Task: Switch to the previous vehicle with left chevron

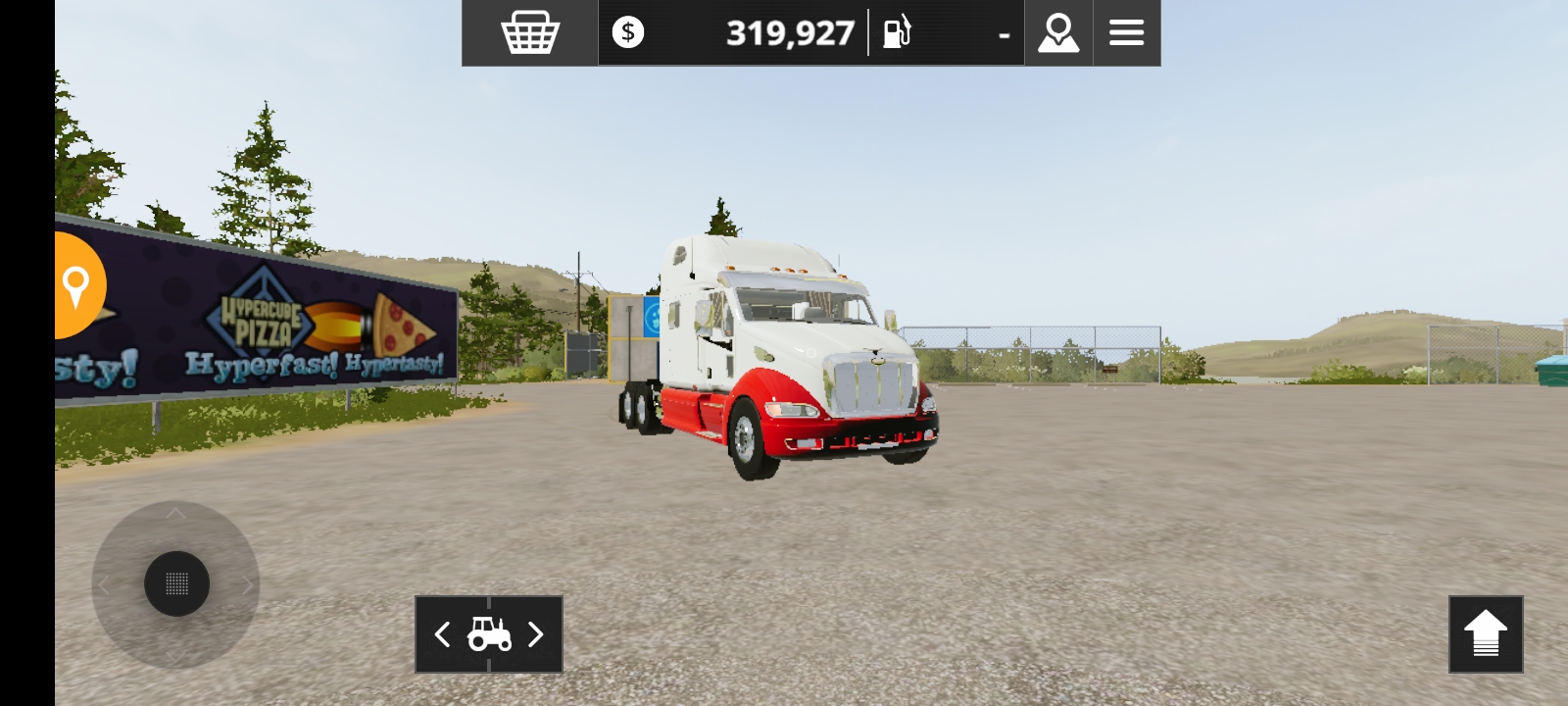Action: (x=441, y=635)
